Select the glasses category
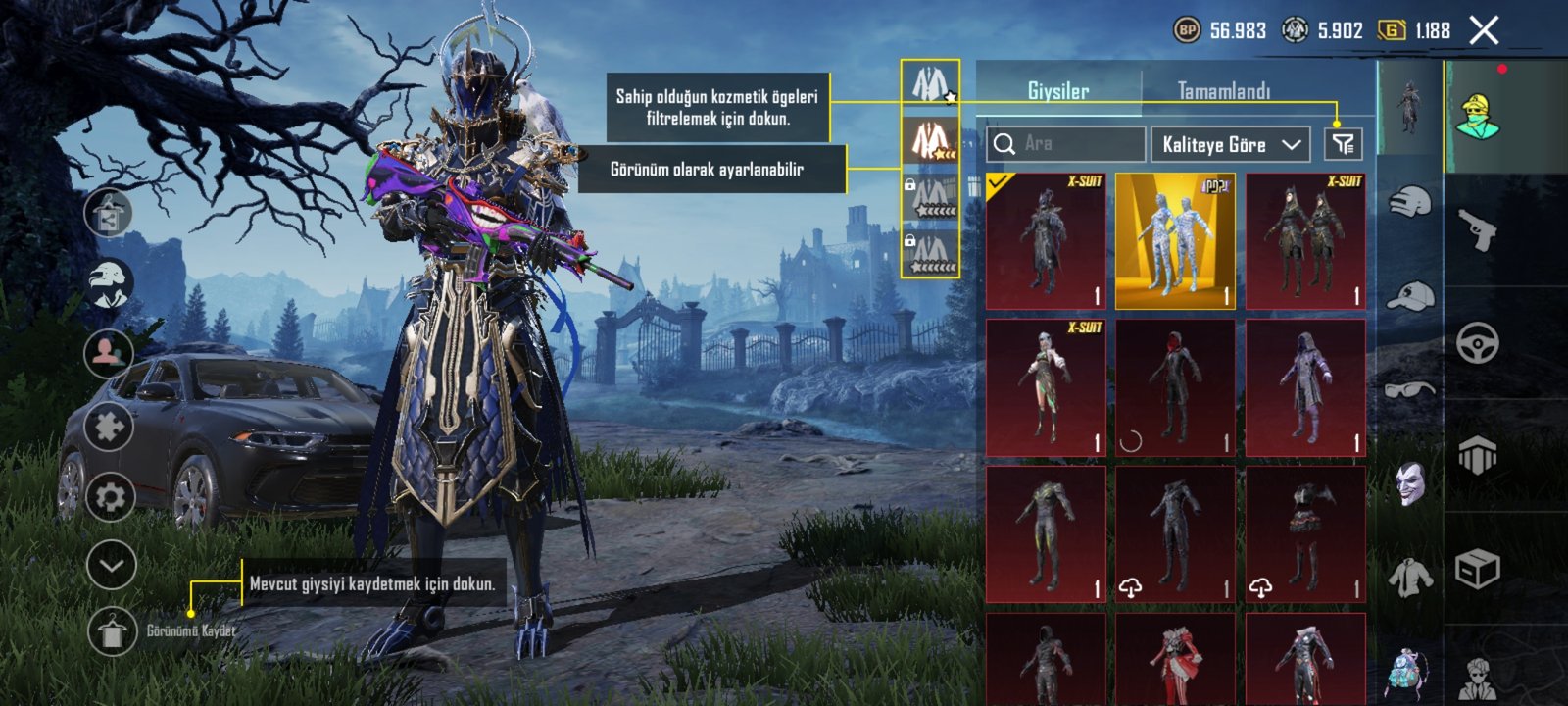1568x706 pixels. [1409, 390]
